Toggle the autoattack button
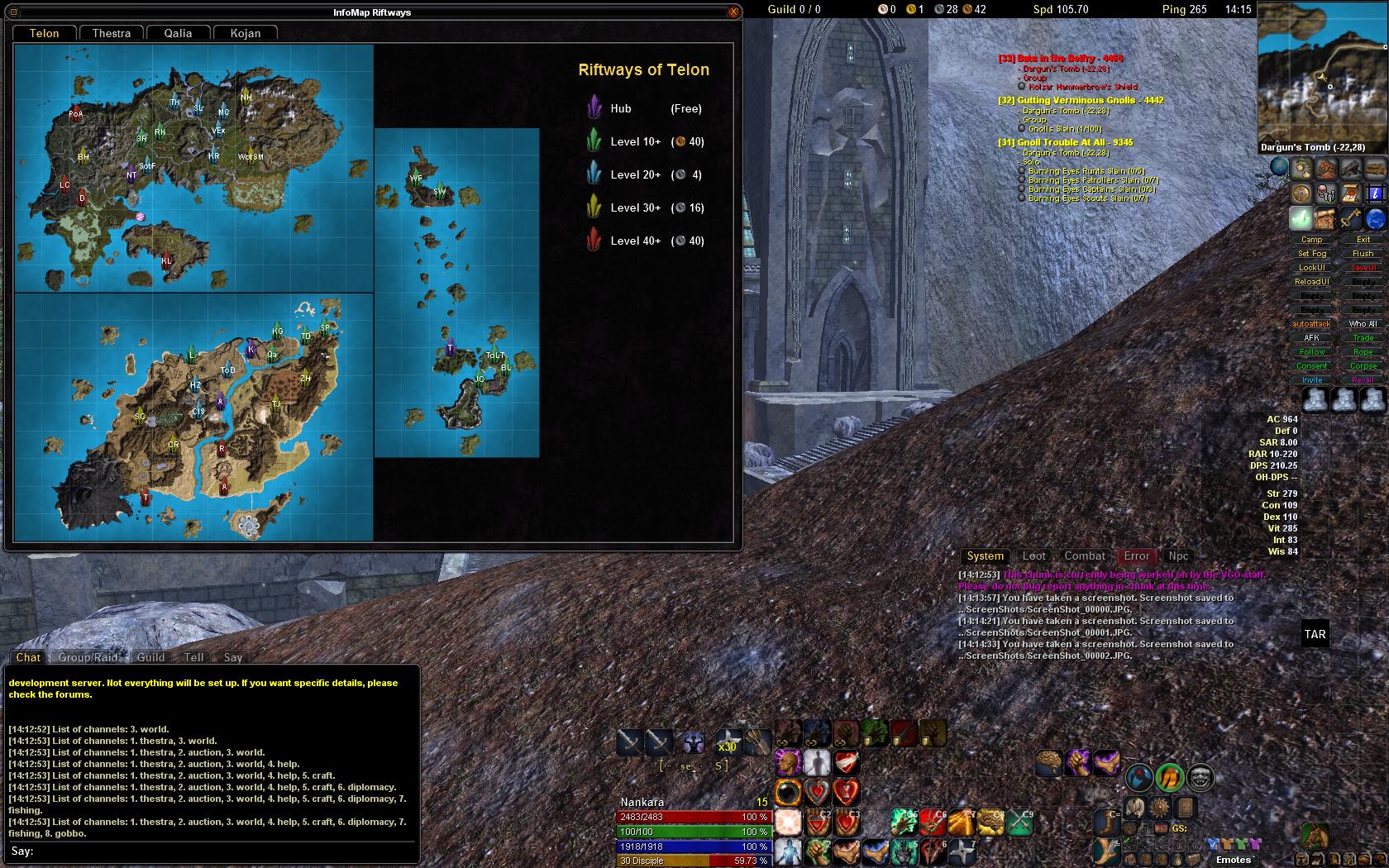The height and width of the screenshot is (868, 1389). [x=1312, y=324]
